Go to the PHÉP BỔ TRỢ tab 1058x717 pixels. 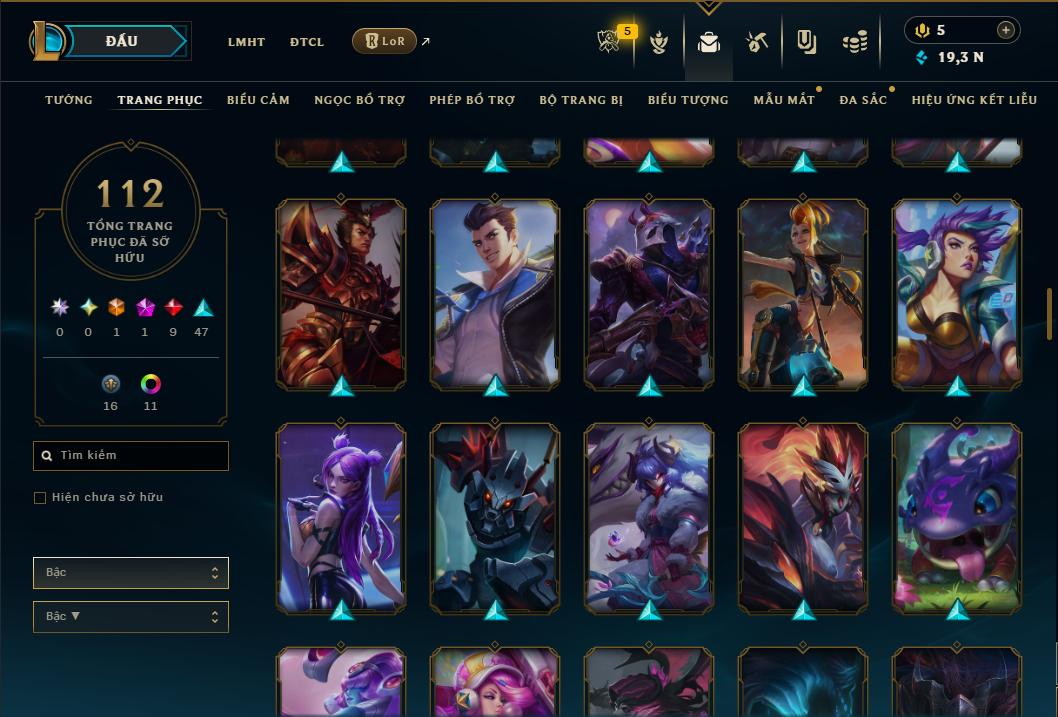point(472,100)
